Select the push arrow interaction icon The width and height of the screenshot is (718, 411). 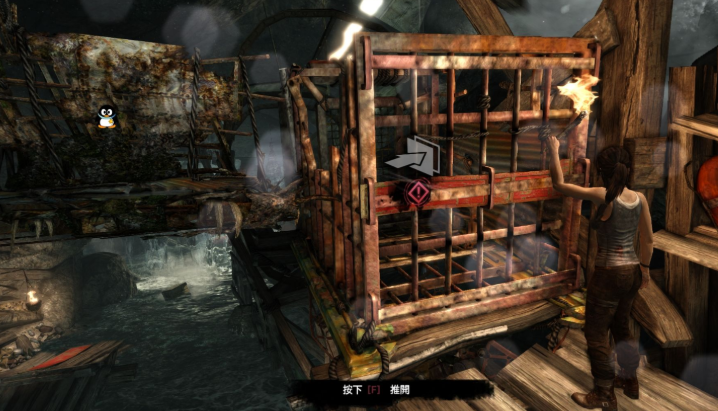[412, 156]
